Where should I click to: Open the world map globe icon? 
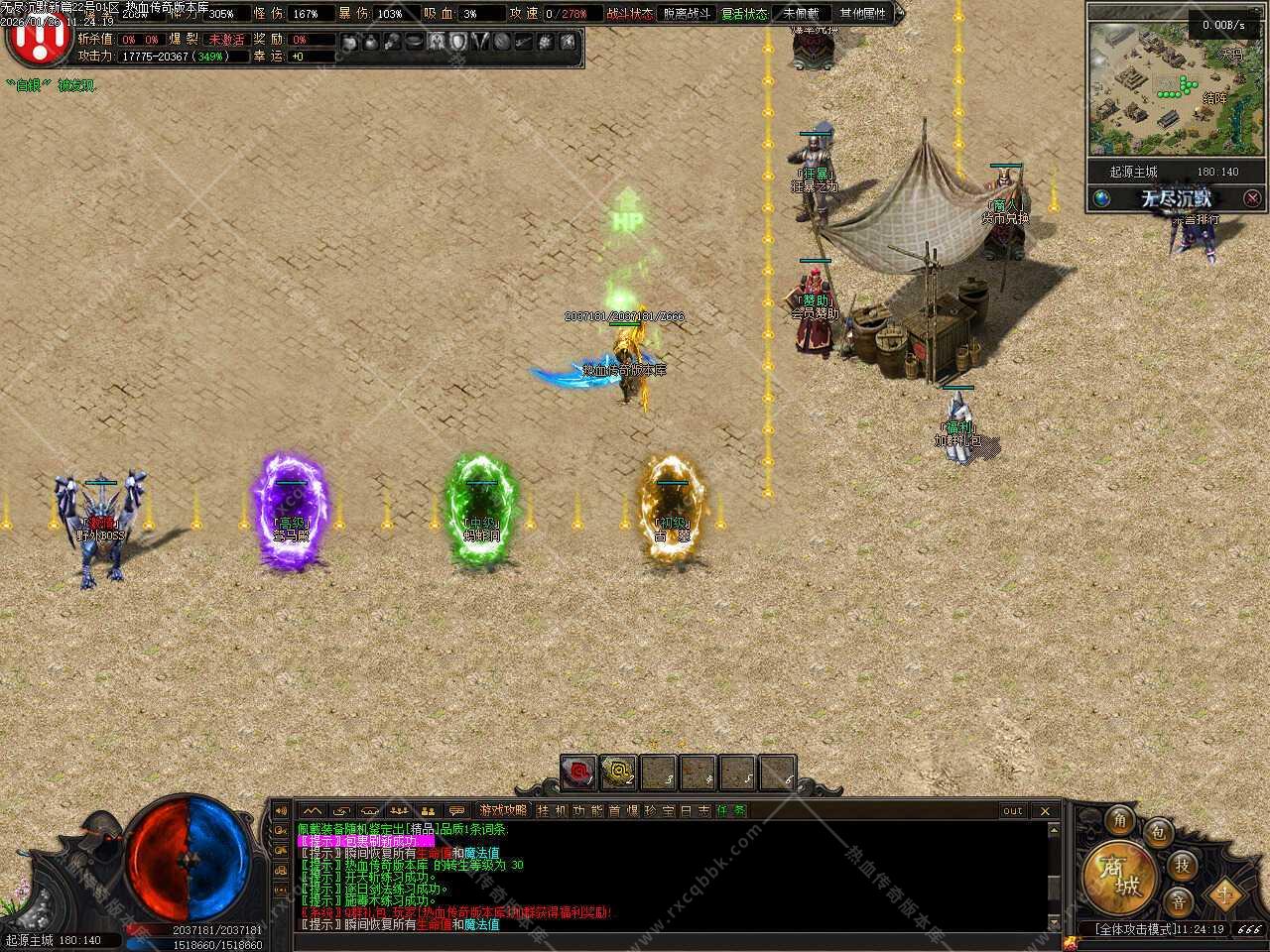tap(1101, 198)
